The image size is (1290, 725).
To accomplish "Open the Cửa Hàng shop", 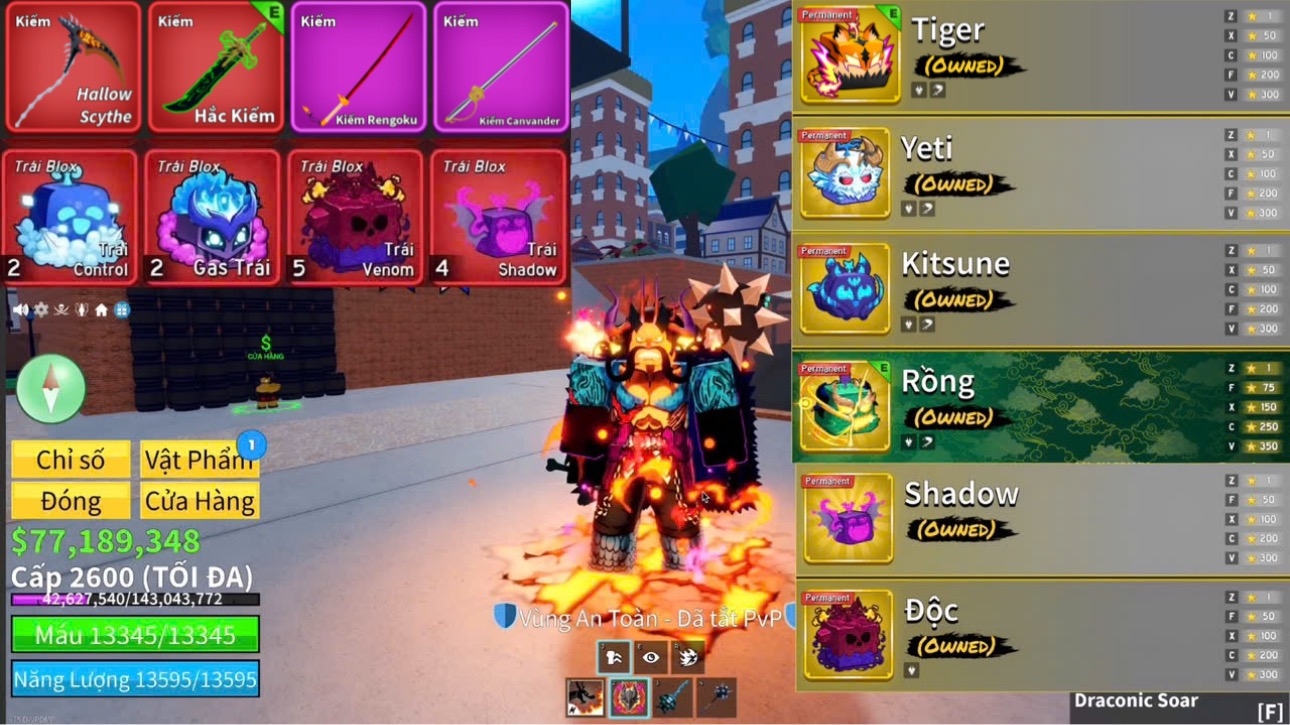I will pos(199,501).
